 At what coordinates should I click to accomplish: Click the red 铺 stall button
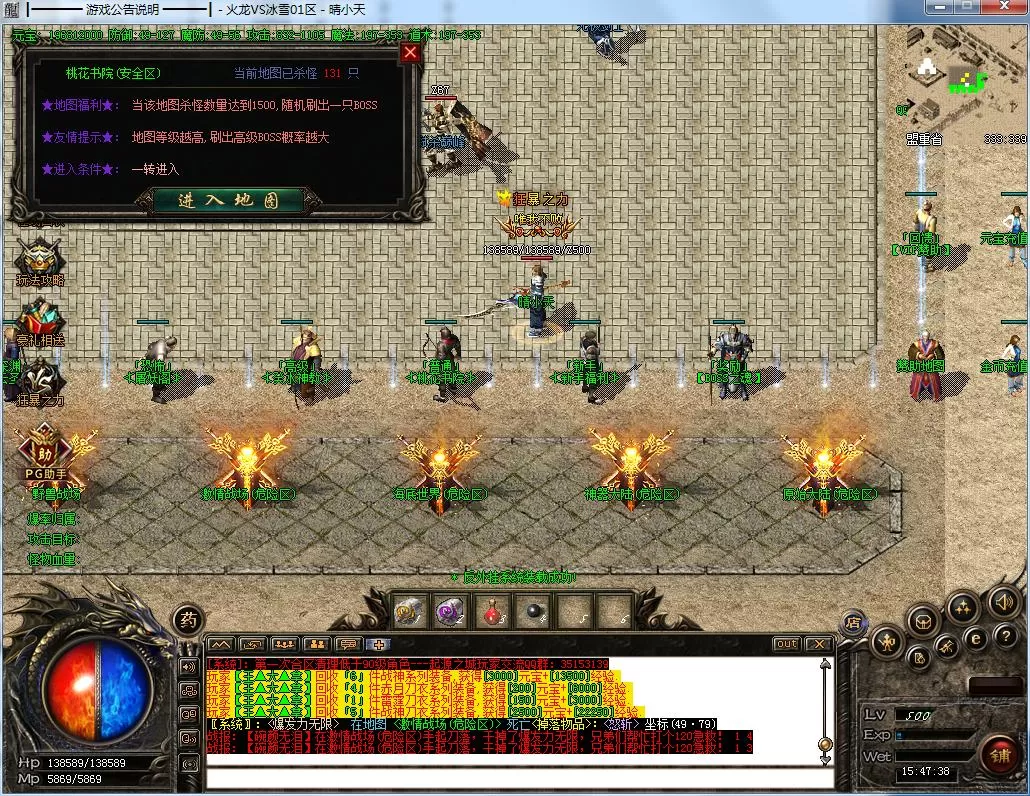(999, 754)
